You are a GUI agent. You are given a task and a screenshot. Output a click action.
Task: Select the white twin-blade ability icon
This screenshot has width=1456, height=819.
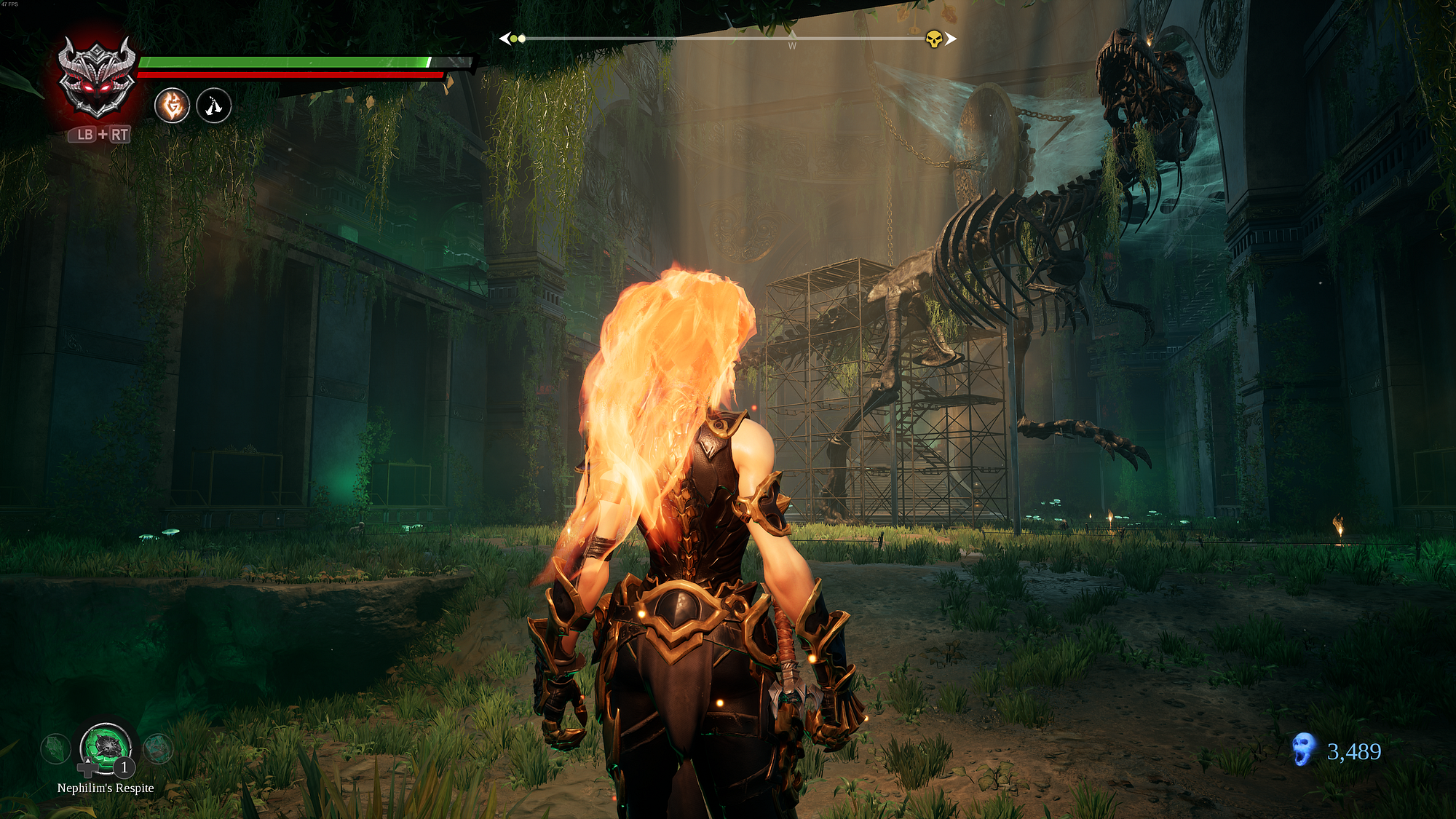[213, 106]
